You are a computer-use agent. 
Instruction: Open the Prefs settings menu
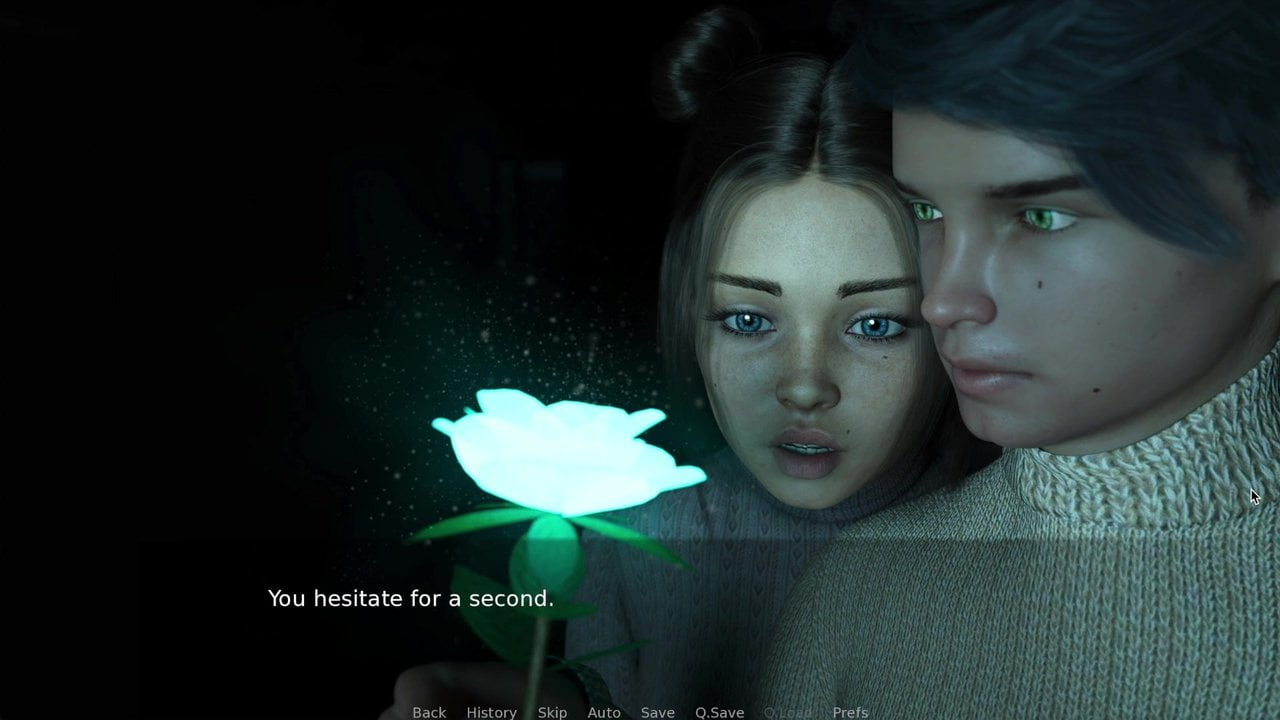(x=850, y=712)
